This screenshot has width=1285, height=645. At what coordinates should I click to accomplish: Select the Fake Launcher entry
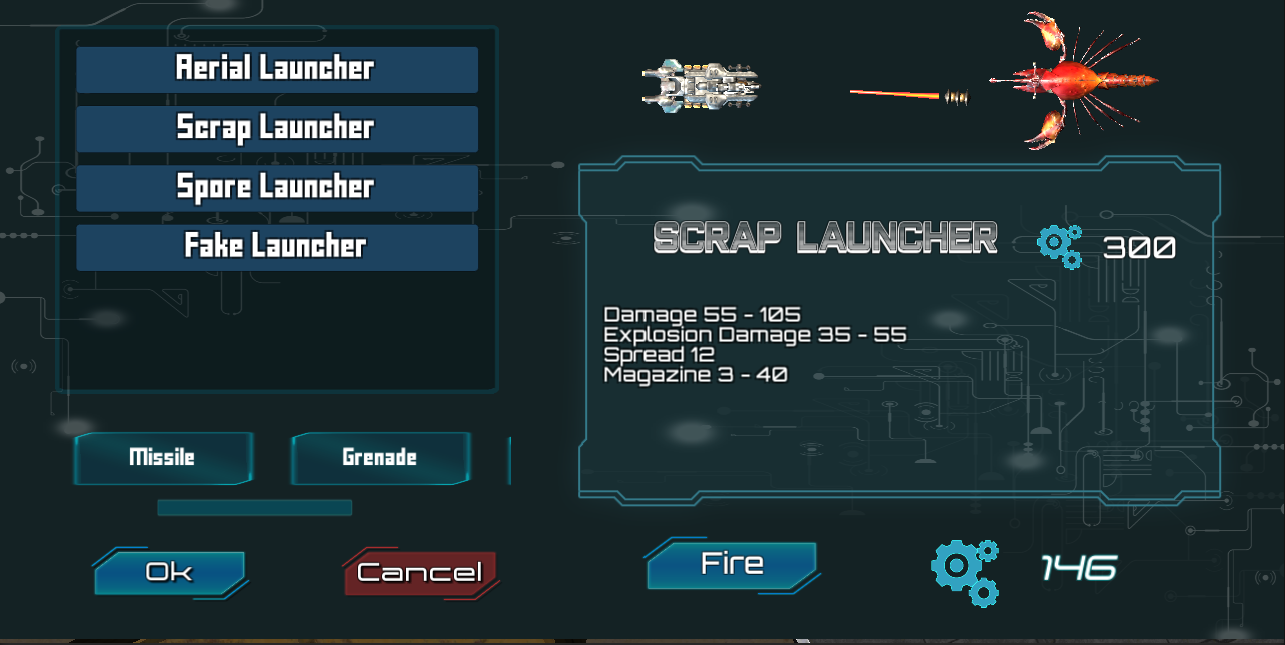(x=276, y=246)
